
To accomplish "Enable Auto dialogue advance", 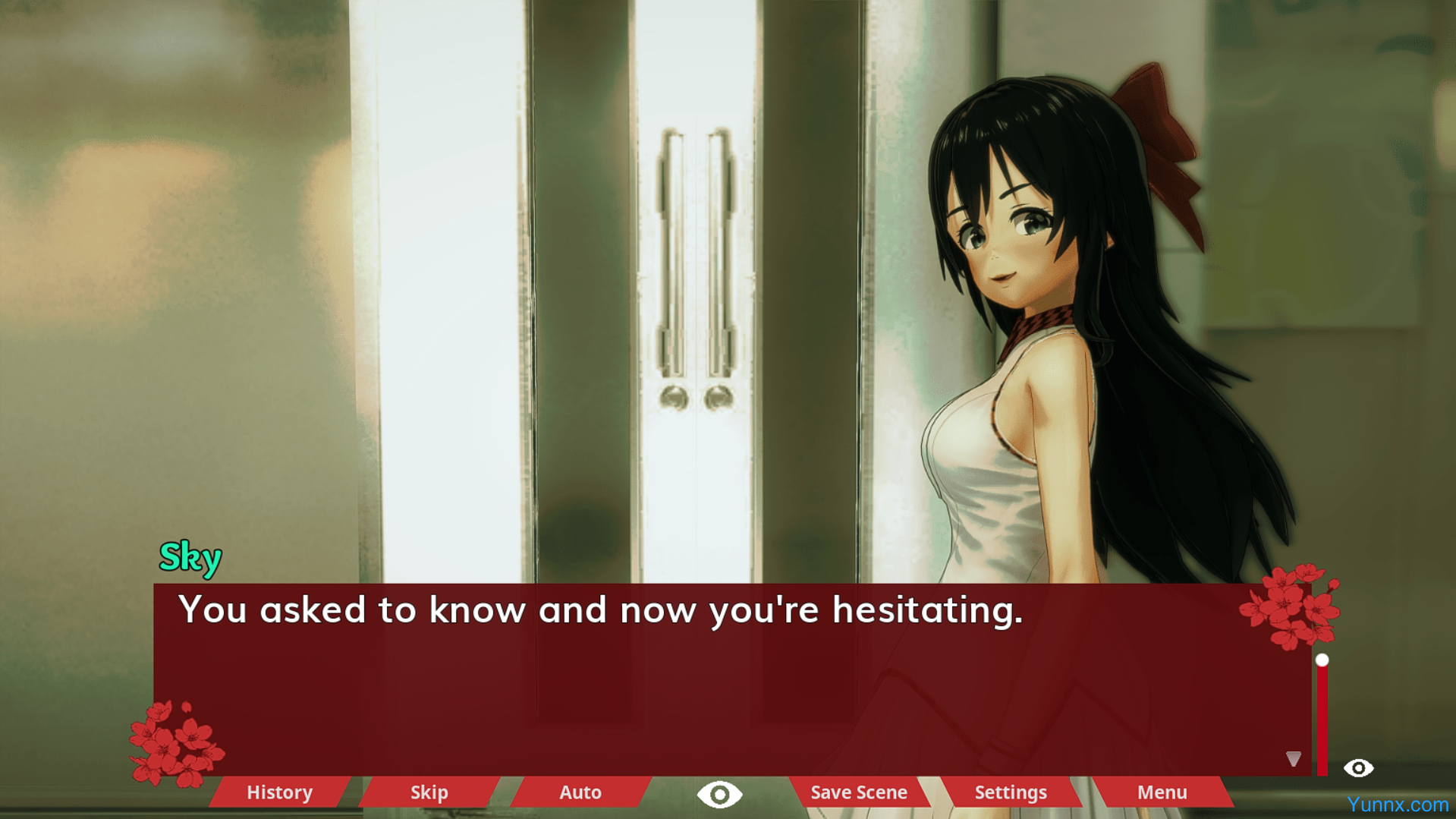I will (x=580, y=792).
